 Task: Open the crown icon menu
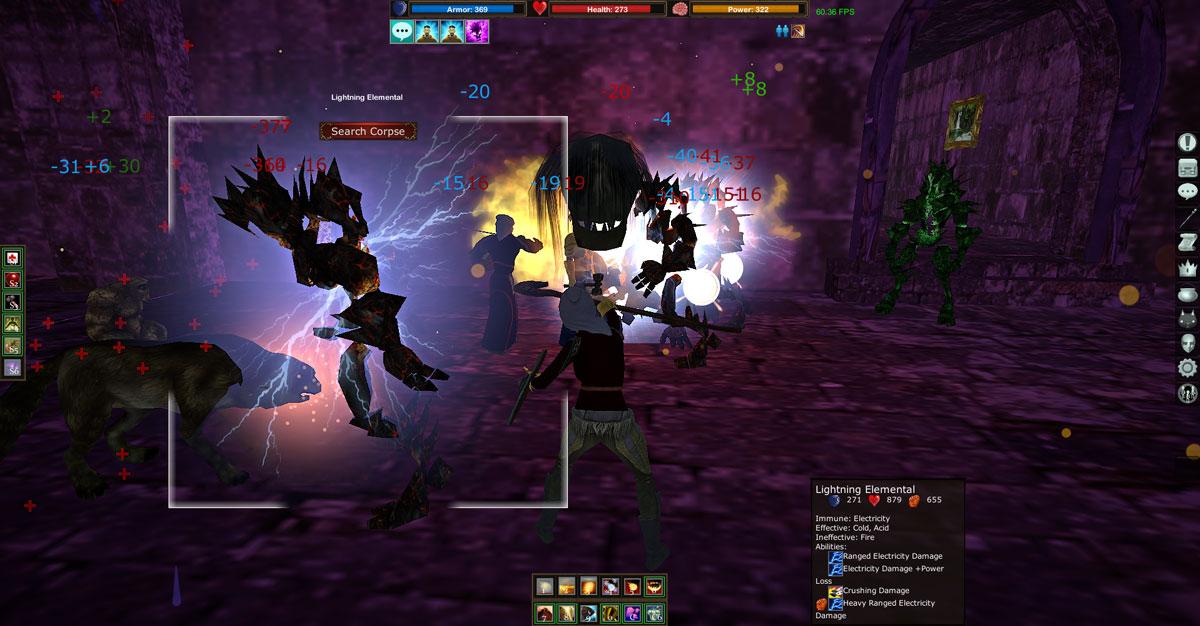click(1188, 268)
